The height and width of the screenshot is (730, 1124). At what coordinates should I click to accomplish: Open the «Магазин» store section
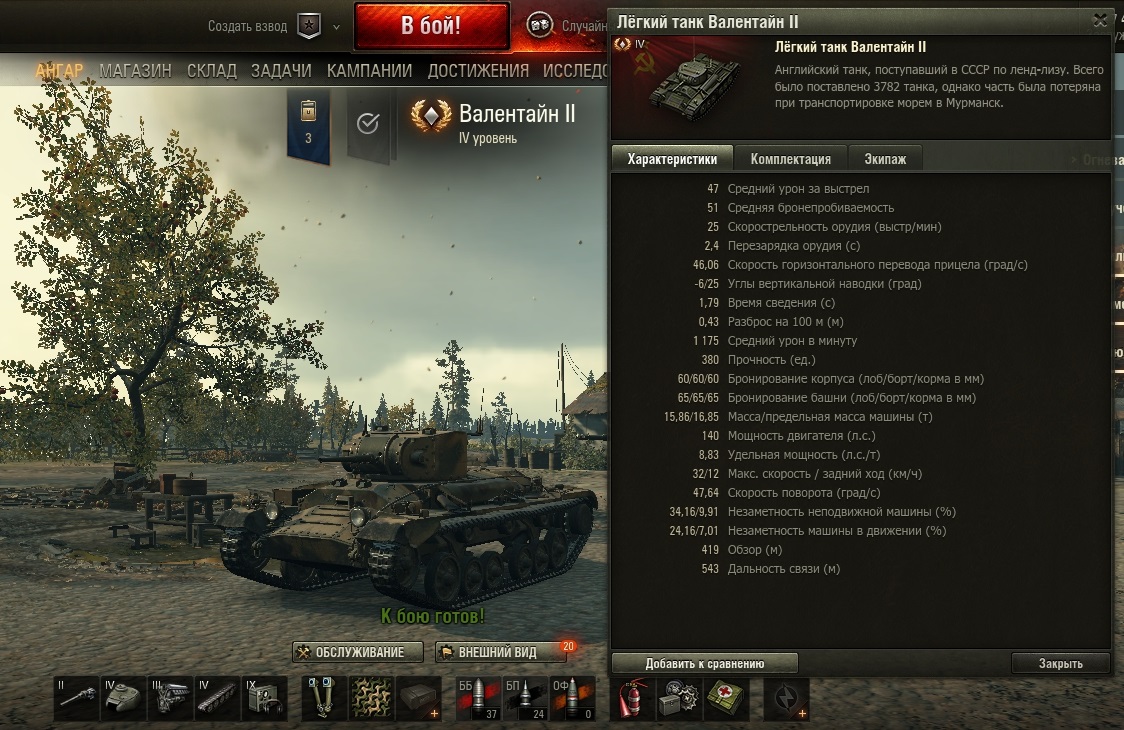coord(135,71)
